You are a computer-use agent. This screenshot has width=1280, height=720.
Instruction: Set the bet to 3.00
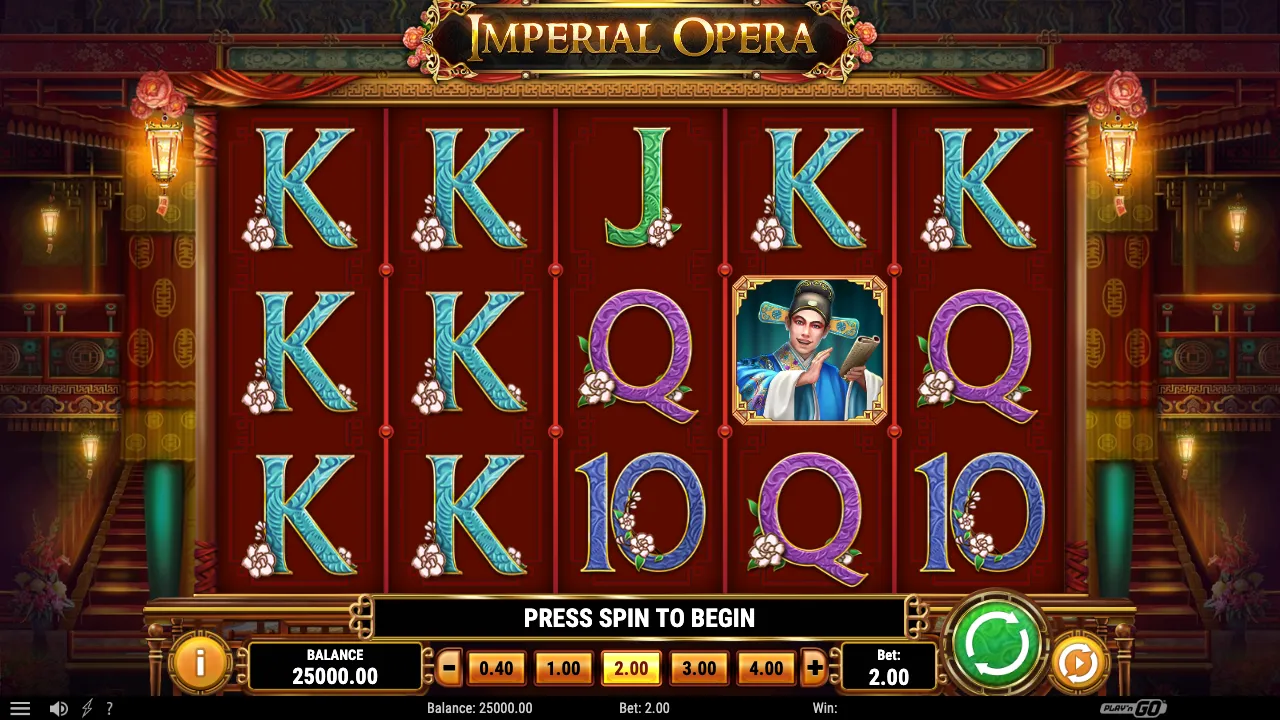pyautogui.click(x=698, y=668)
